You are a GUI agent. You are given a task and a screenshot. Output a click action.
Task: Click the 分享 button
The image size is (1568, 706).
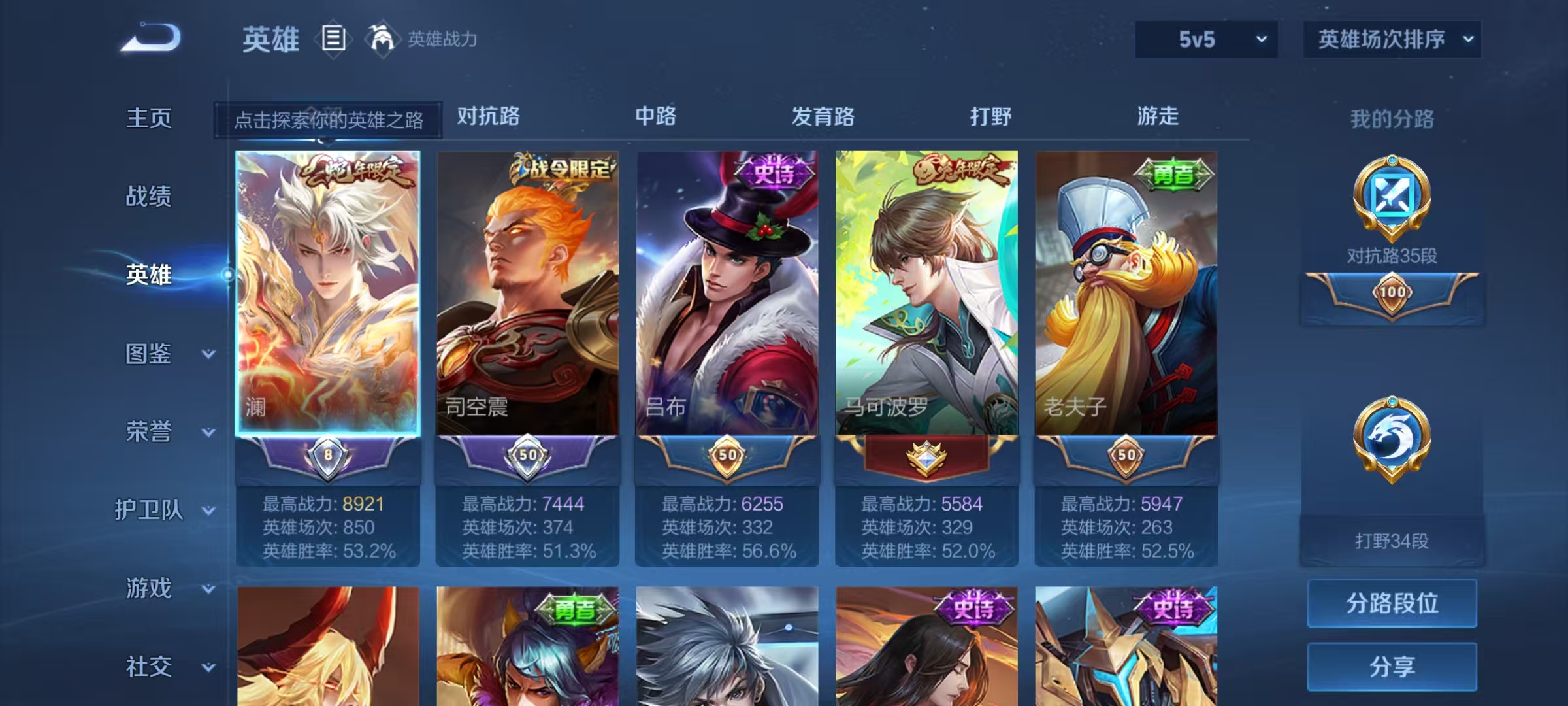[1392, 667]
